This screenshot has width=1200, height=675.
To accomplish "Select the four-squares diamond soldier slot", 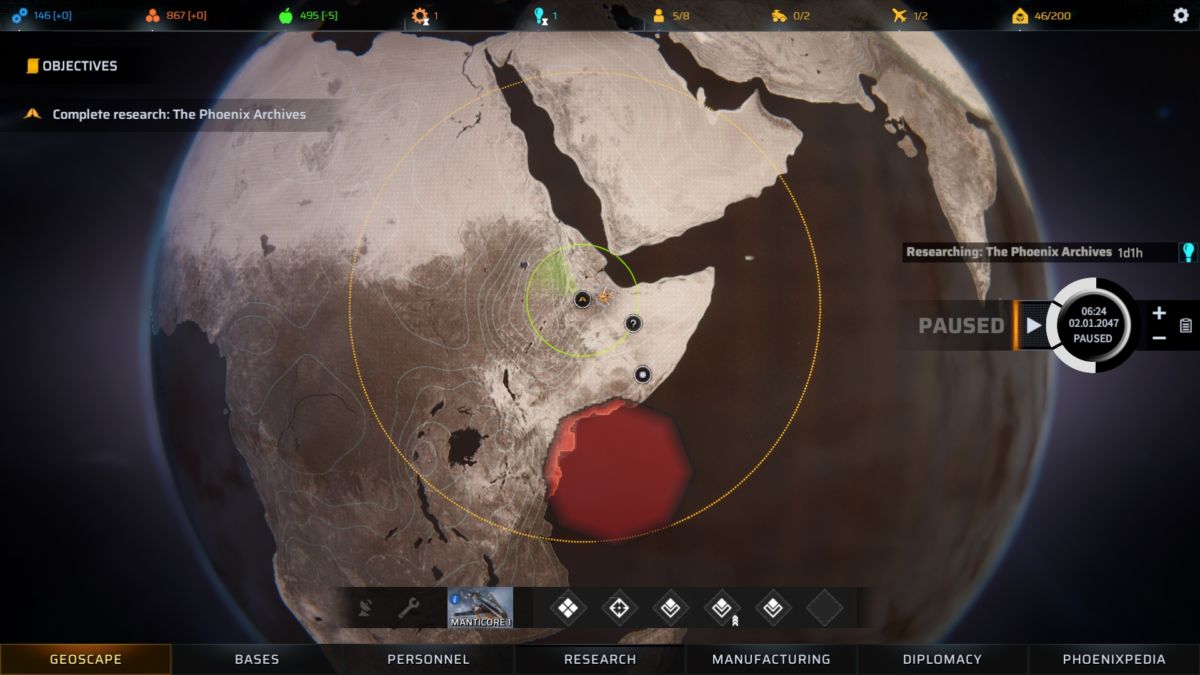I will click(x=568, y=607).
